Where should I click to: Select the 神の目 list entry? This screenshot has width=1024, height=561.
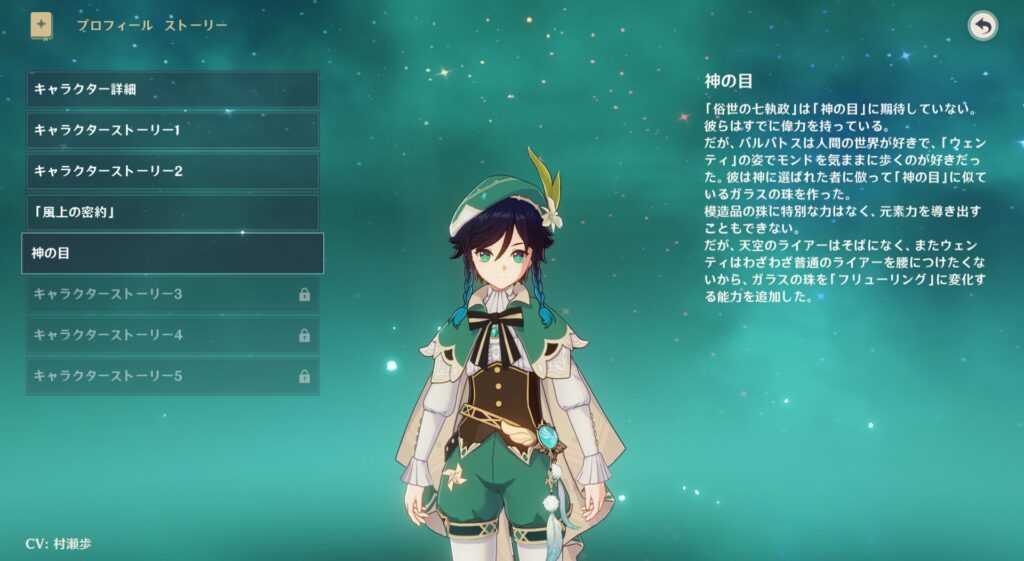tap(172, 253)
